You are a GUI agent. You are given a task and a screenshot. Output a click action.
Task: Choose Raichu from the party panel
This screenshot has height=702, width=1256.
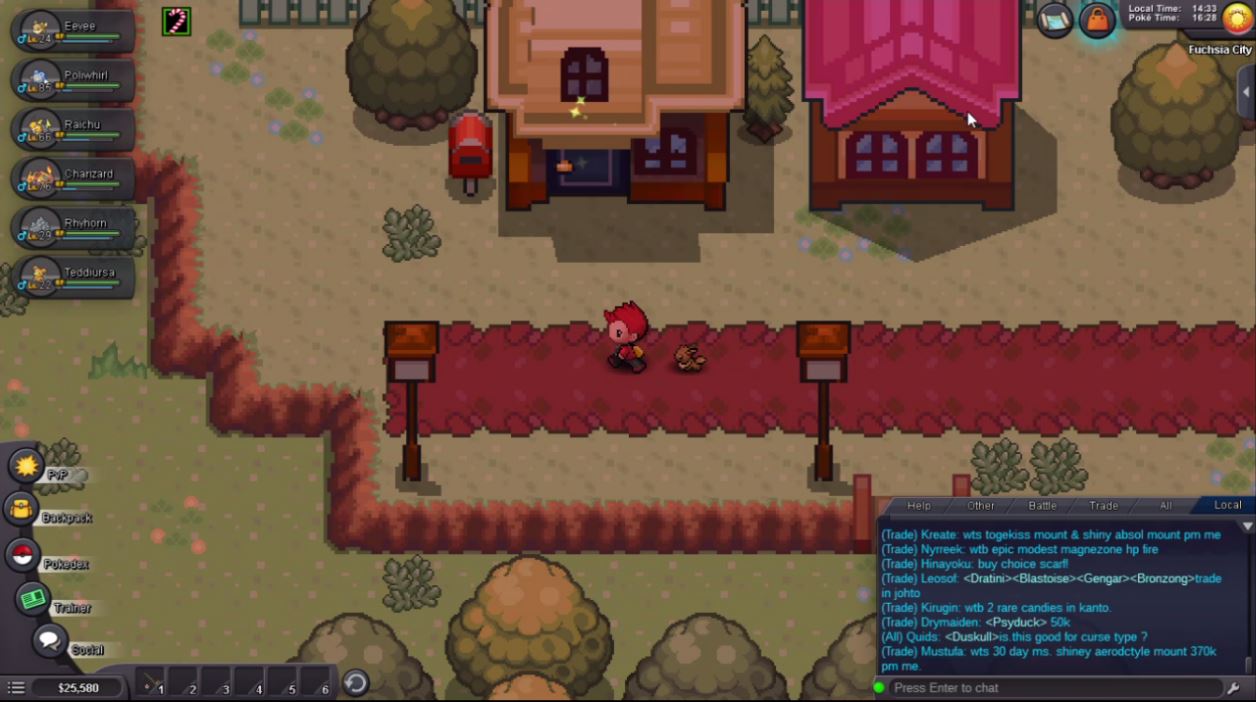coord(74,130)
